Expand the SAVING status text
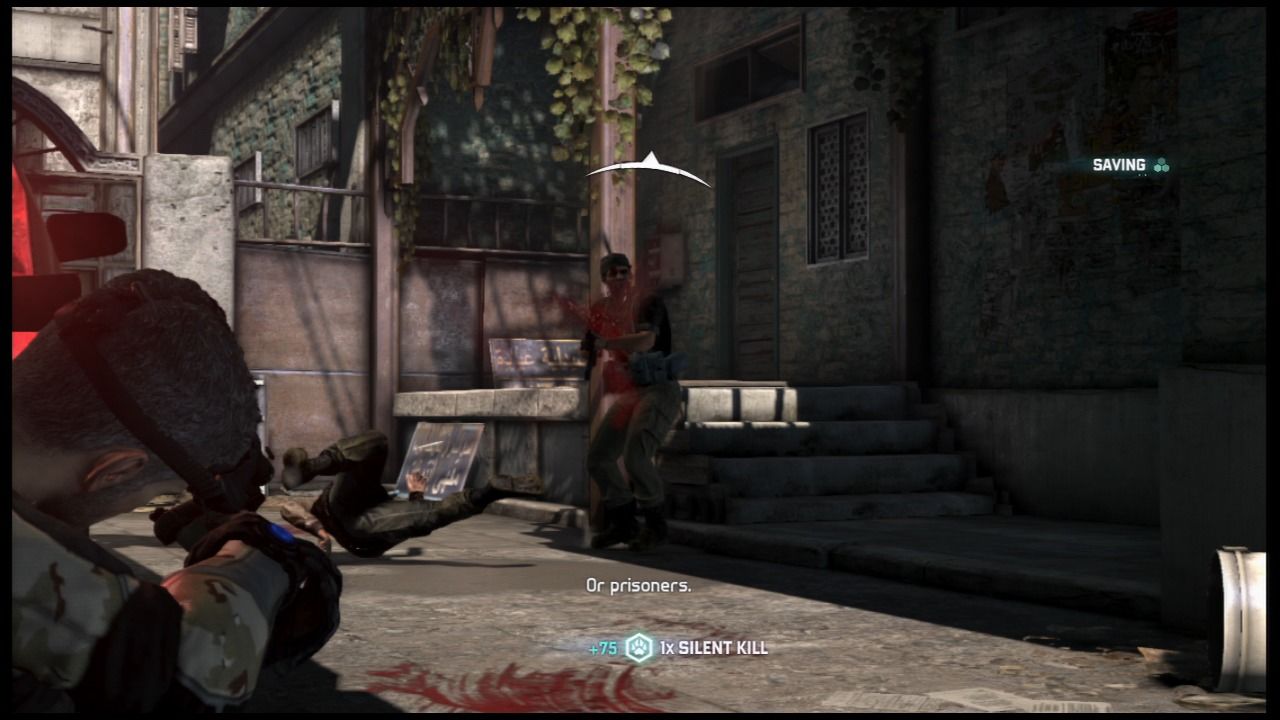 click(1120, 163)
